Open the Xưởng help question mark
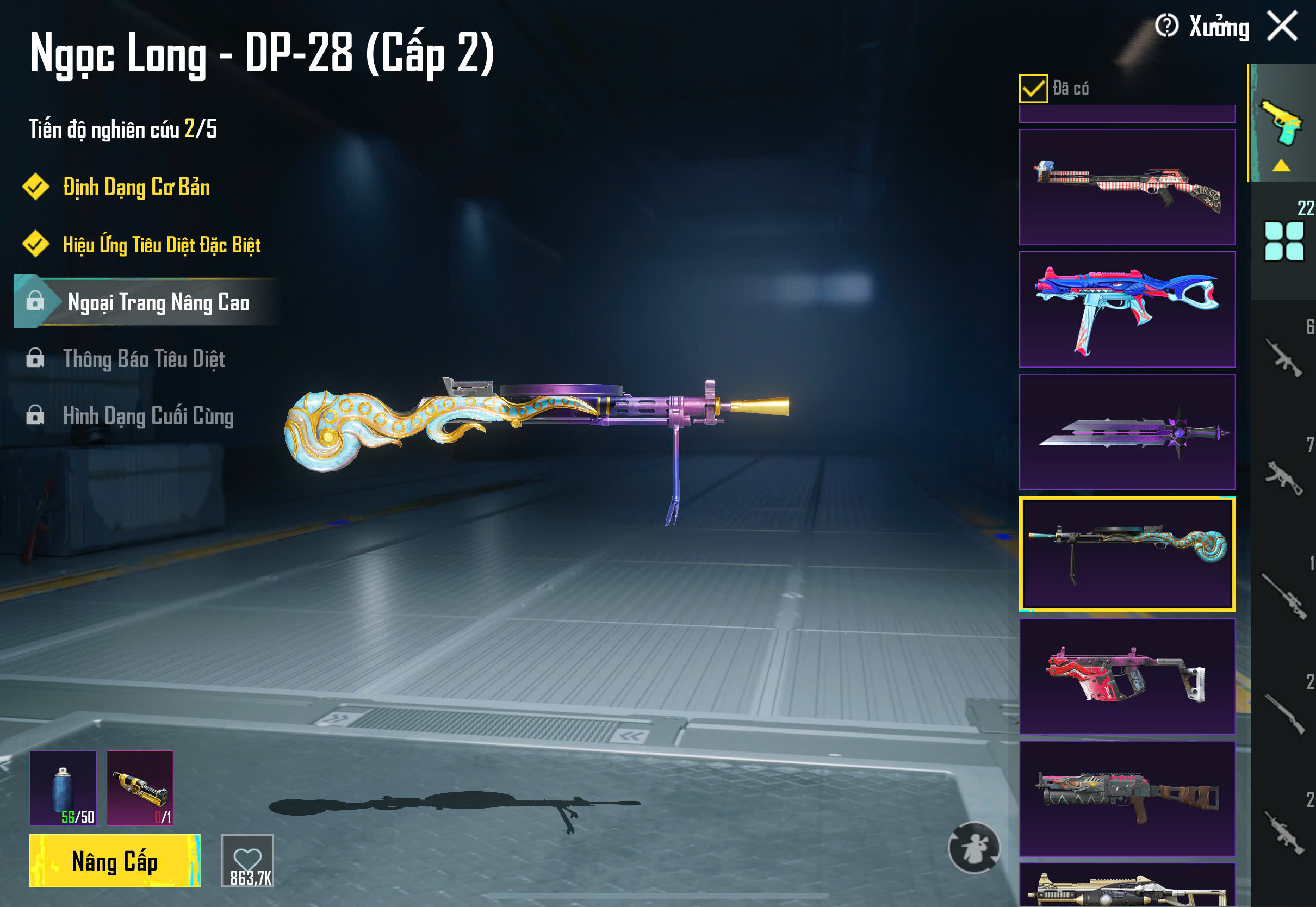The width and height of the screenshot is (1316, 907). click(x=1166, y=26)
